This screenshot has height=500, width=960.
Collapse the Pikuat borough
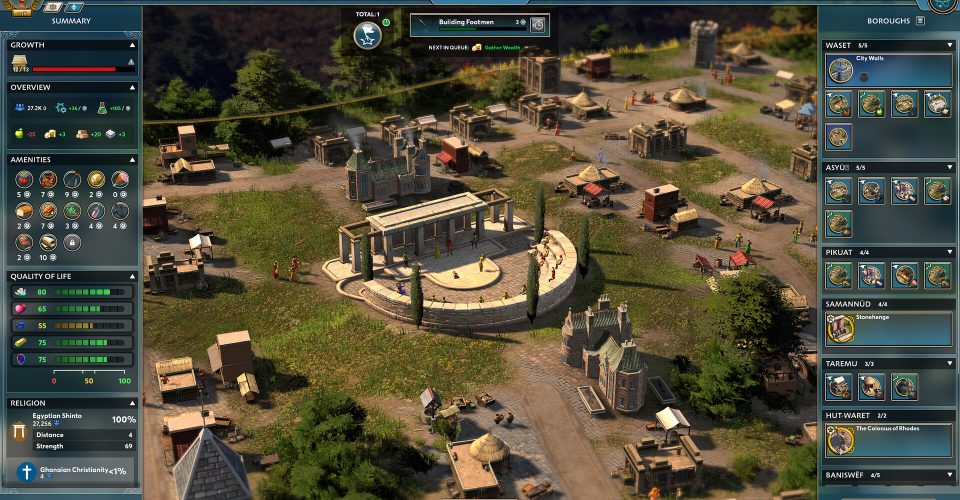[x=949, y=252]
